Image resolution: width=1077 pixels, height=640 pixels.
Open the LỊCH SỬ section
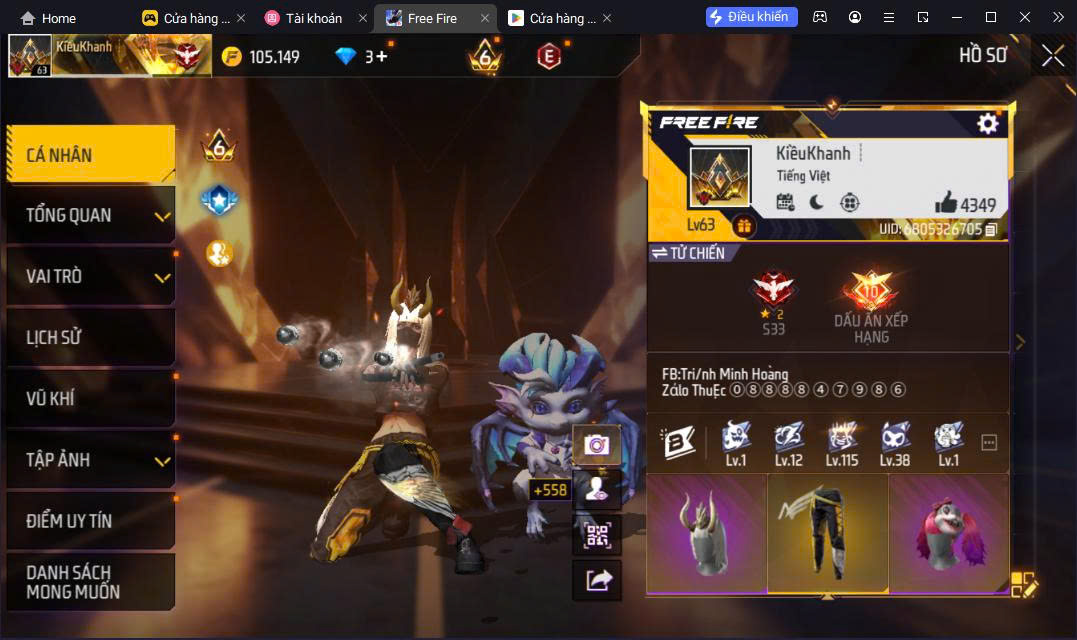(x=90, y=337)
